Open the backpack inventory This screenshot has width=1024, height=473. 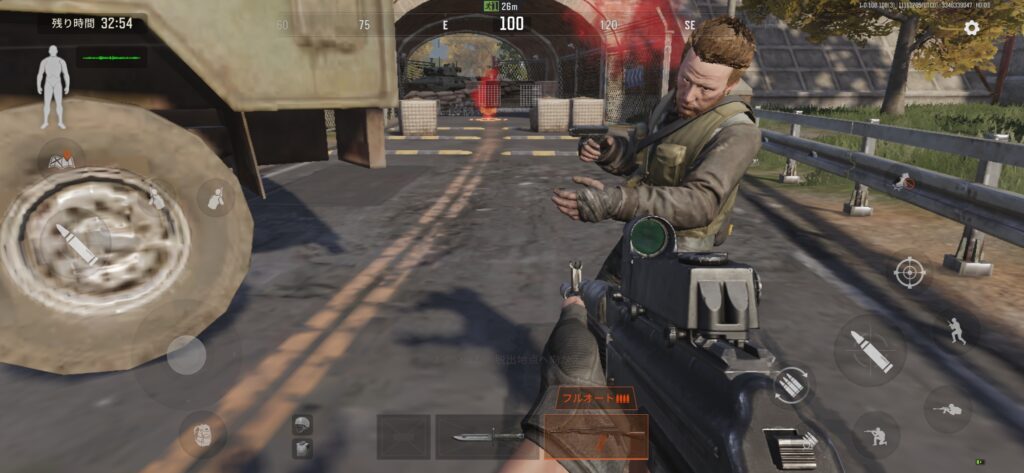coord(202,434)
